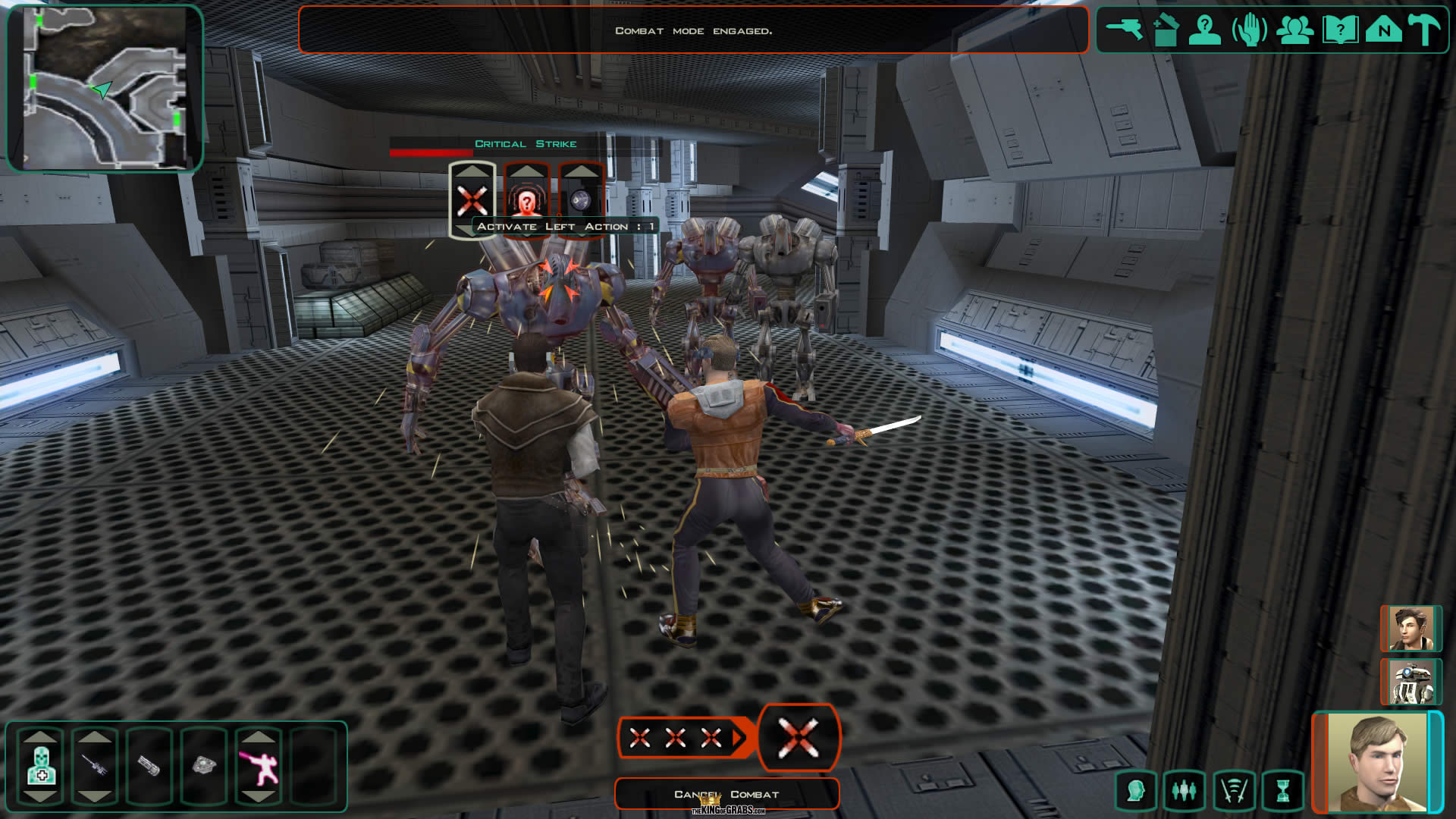The image size is (1456, 819).
Task: Toggle solo mode head icon
Action: pos(1135,791)
